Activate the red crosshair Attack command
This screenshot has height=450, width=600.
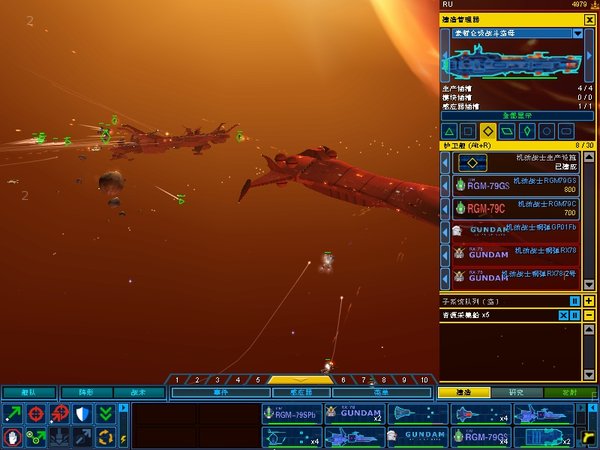click(36, 414)
